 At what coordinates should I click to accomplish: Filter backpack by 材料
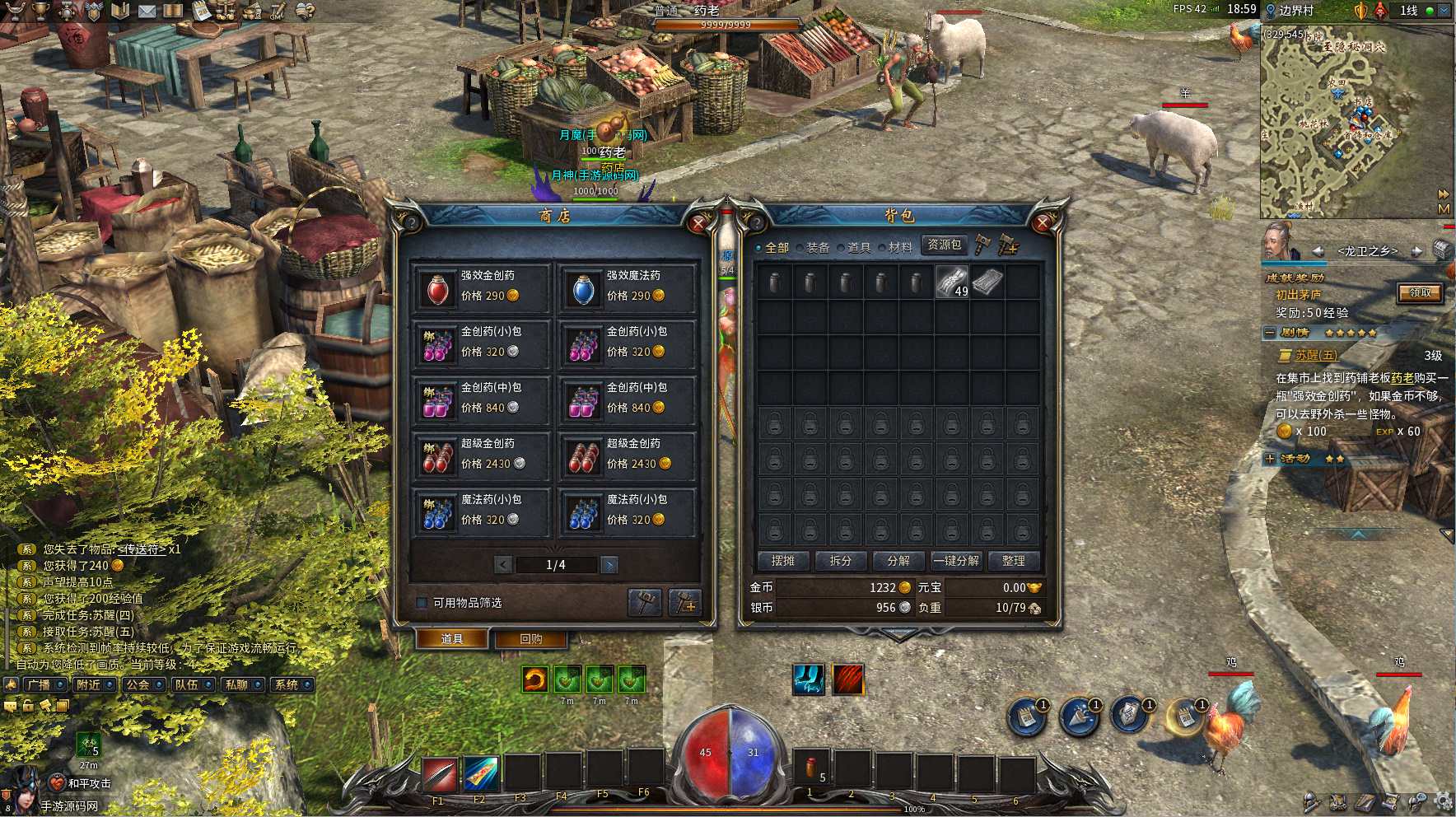pyautogui.click(x=894, y=247)
